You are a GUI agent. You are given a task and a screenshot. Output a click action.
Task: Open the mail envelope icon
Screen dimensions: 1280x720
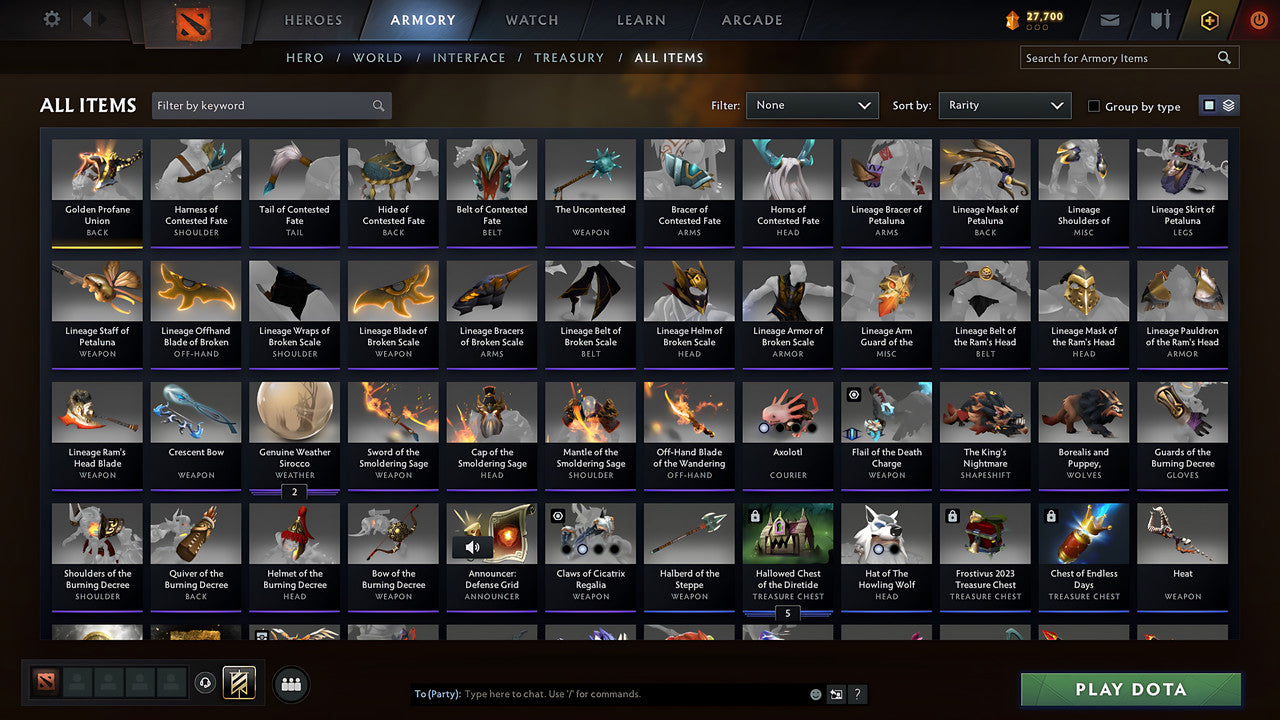(1112, 18)
